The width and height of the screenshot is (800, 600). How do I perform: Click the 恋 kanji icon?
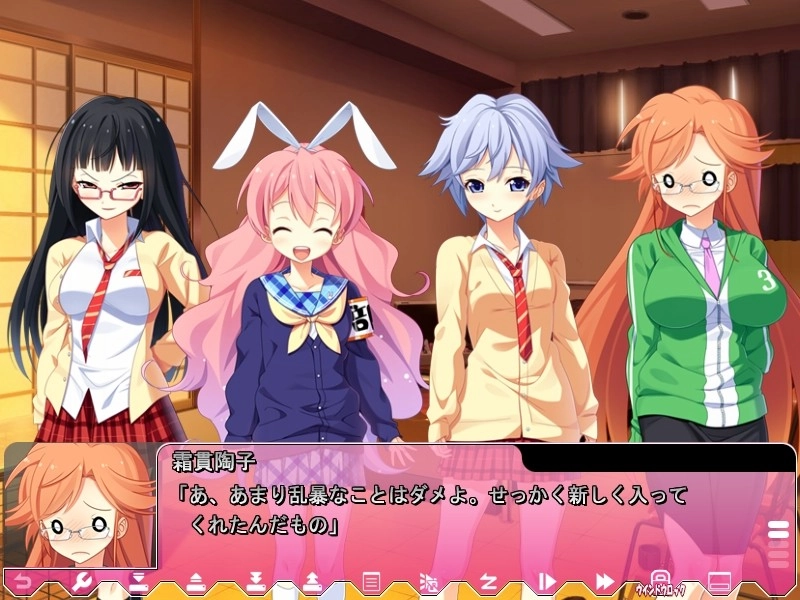(429, 581)
